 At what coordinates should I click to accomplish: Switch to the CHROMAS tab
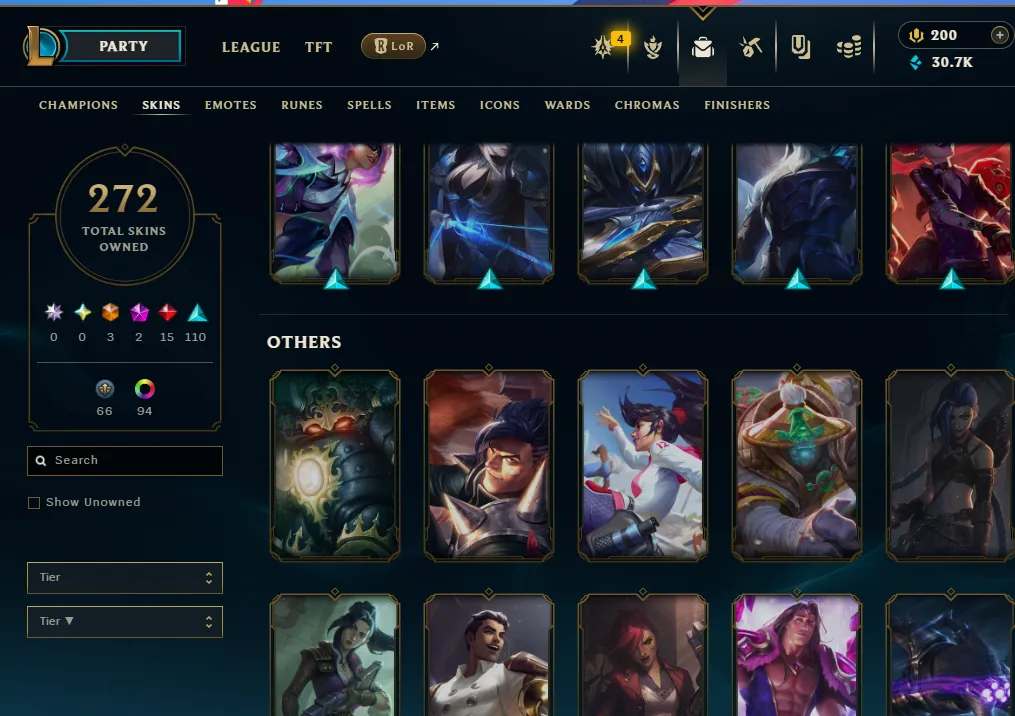coord(647,105)
